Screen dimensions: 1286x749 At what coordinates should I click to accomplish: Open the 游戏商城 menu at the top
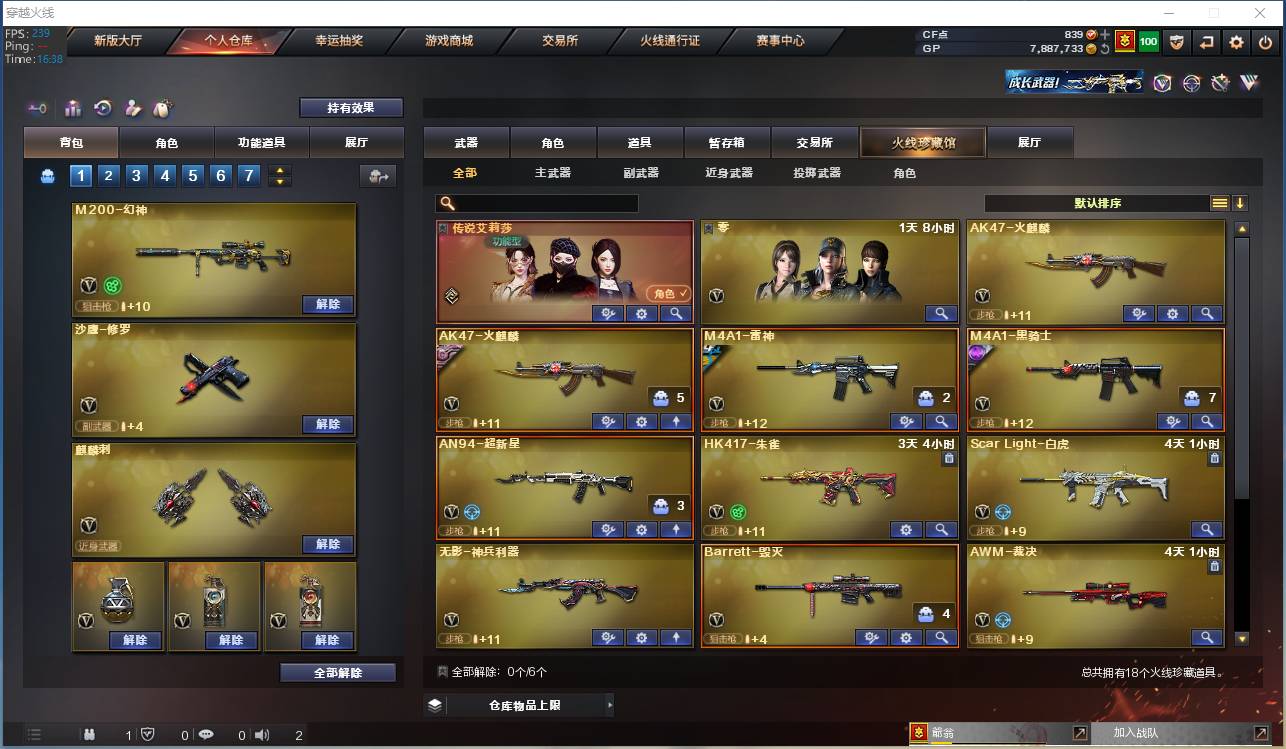tap(448, 42)
